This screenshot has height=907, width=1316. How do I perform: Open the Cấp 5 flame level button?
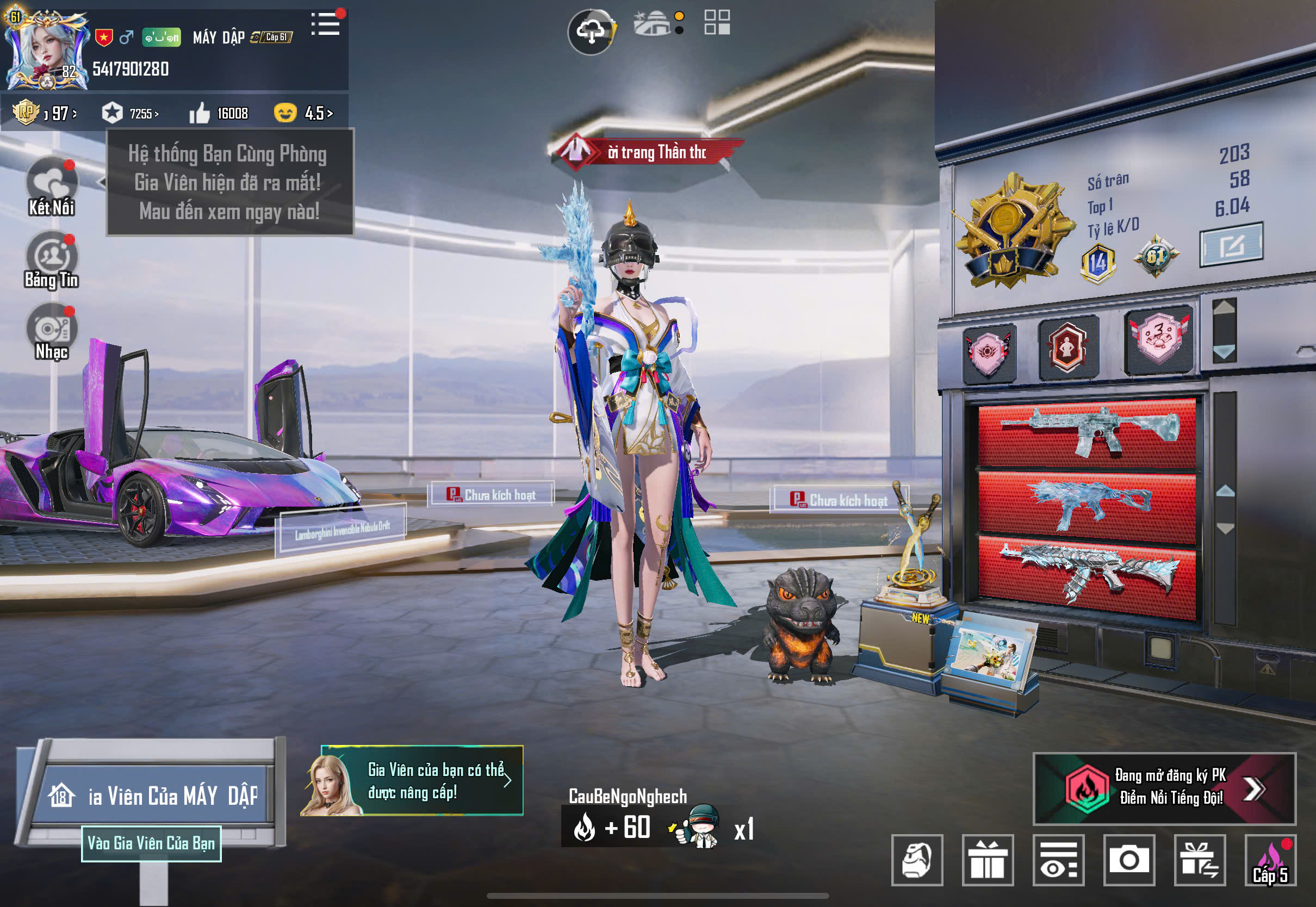coord(1270,860)
